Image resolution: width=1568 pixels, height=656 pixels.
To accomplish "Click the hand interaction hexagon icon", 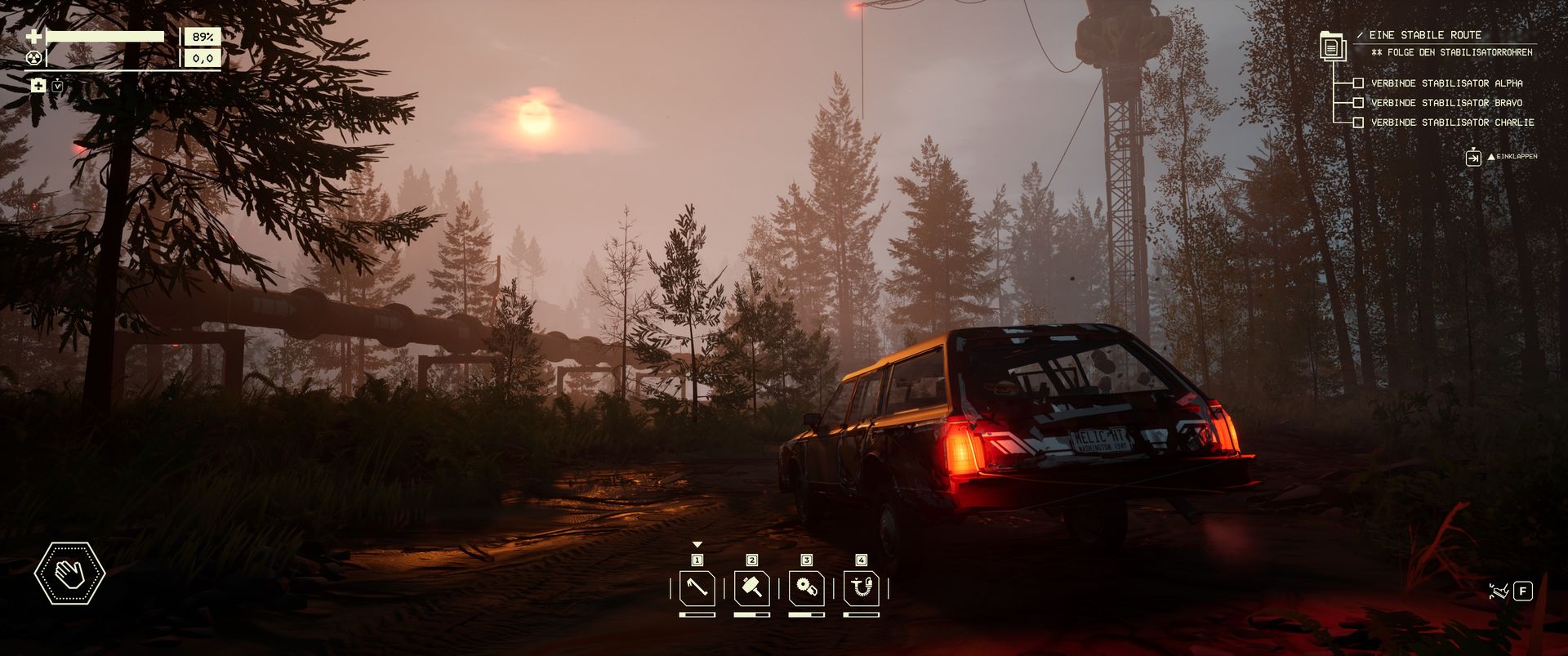I will 70,573.
